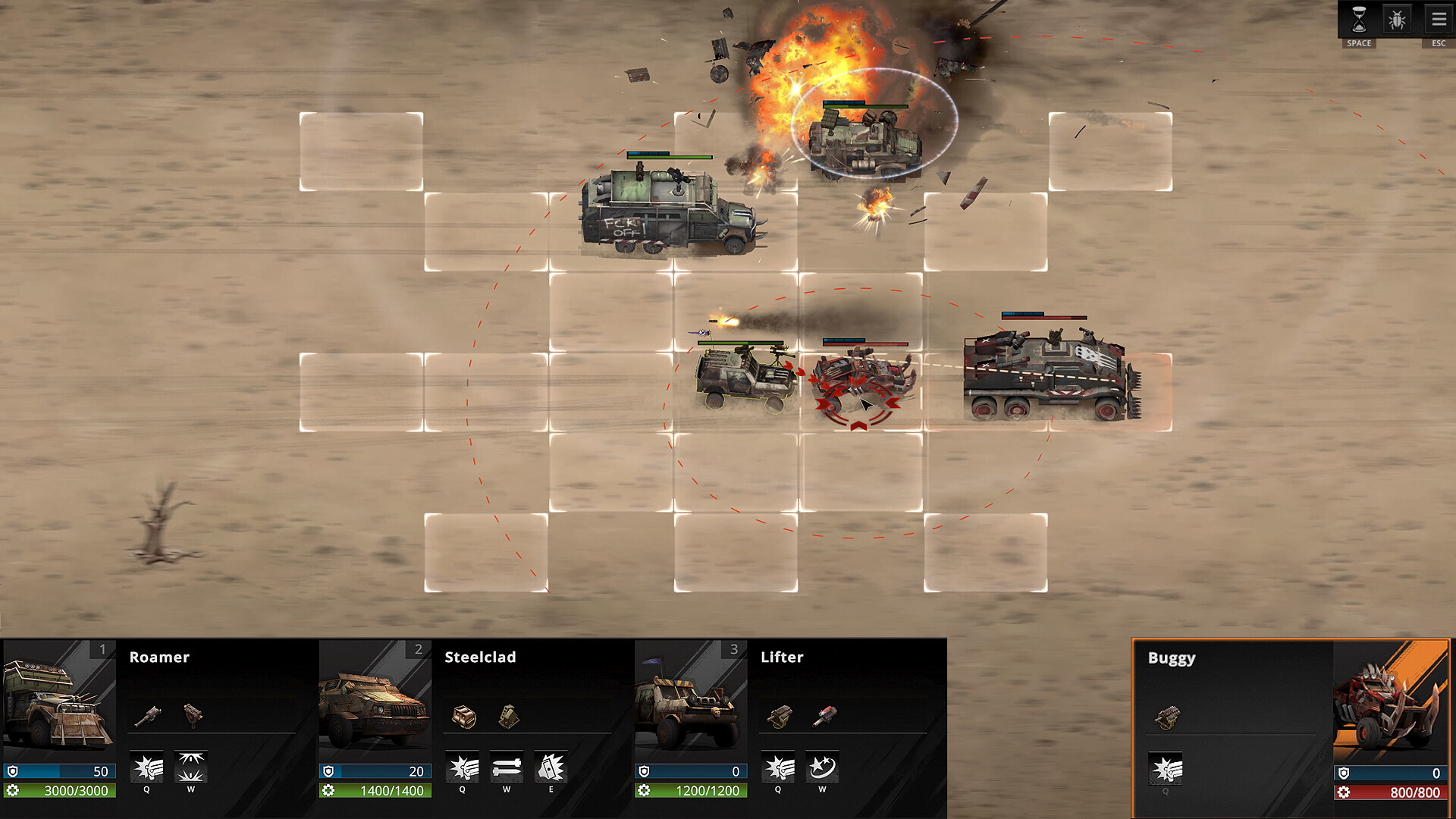Screen dimensions: 1456x819
Task: Inspect Steelclad's armor crate equipment icon
Action: [x=463, y=715]
